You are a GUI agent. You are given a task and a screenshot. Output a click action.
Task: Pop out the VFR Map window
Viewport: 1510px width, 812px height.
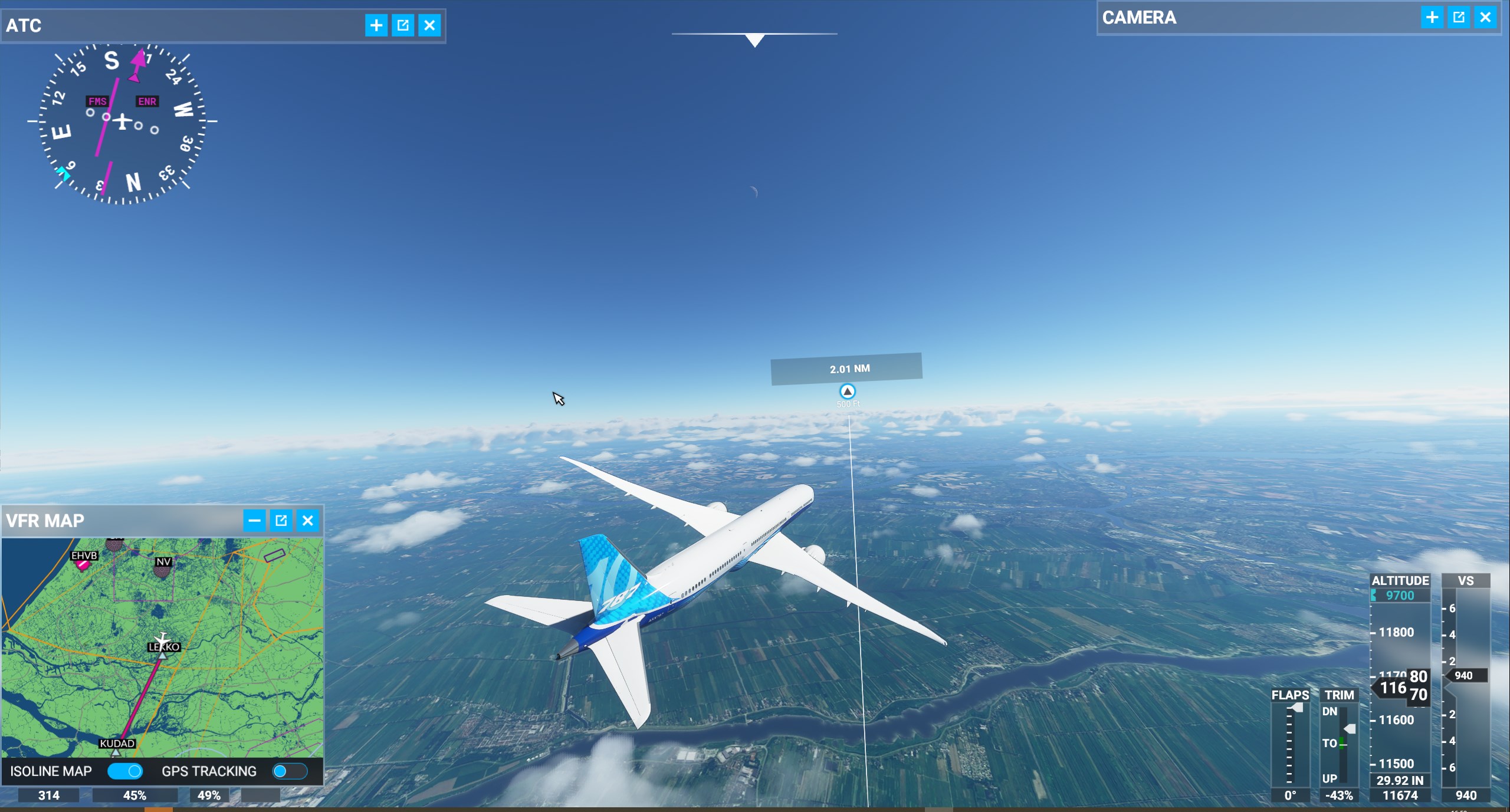point(281,520)
